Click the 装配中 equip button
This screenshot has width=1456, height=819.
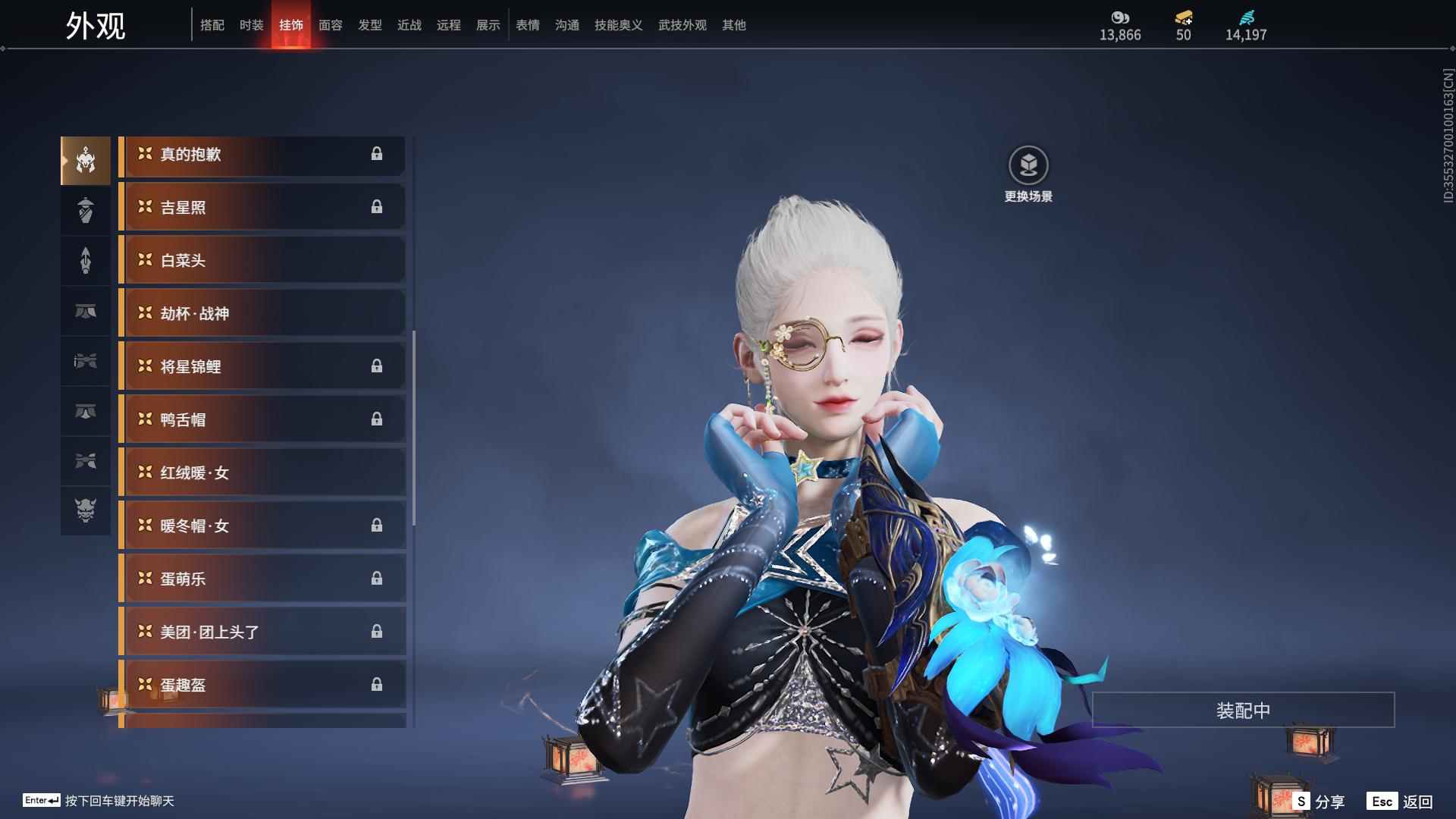click(x=1243, y=710)
